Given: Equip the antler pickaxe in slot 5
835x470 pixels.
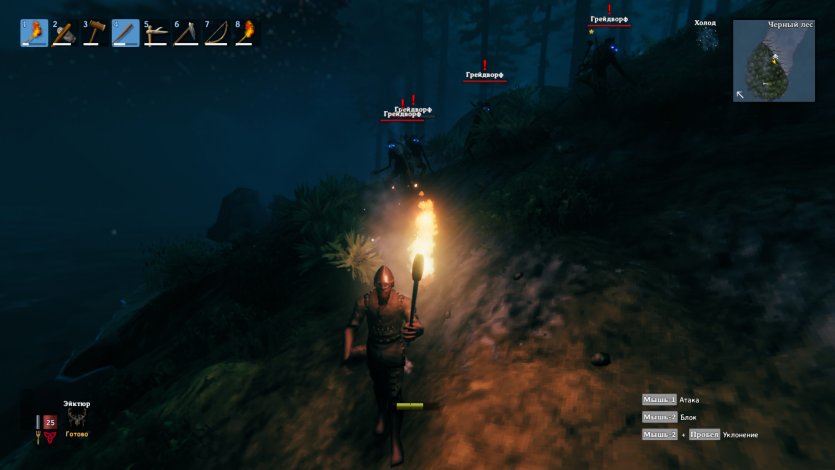Looking at the screenshot, I should coord(156,33).
